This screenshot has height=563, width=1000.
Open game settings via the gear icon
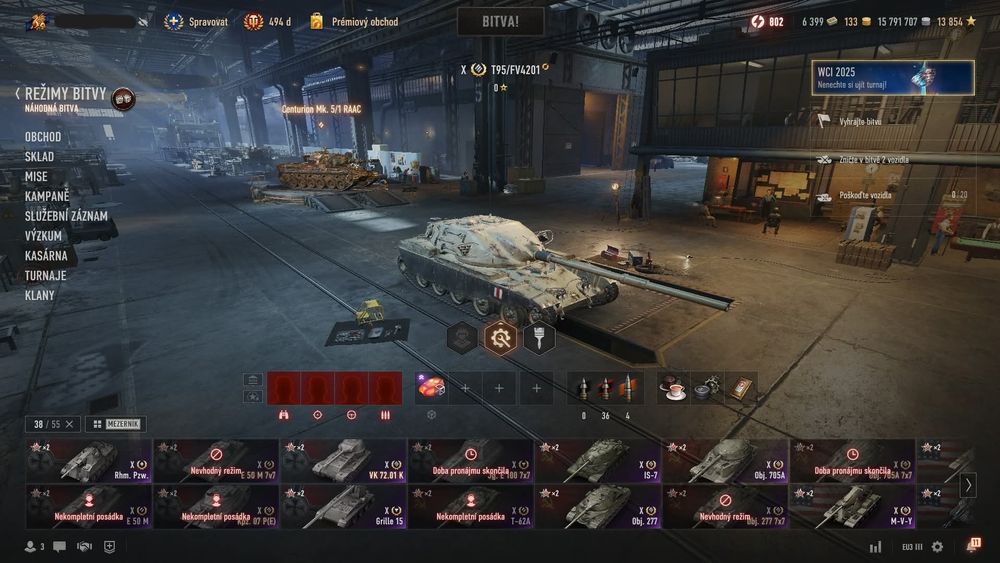point(937,547)
